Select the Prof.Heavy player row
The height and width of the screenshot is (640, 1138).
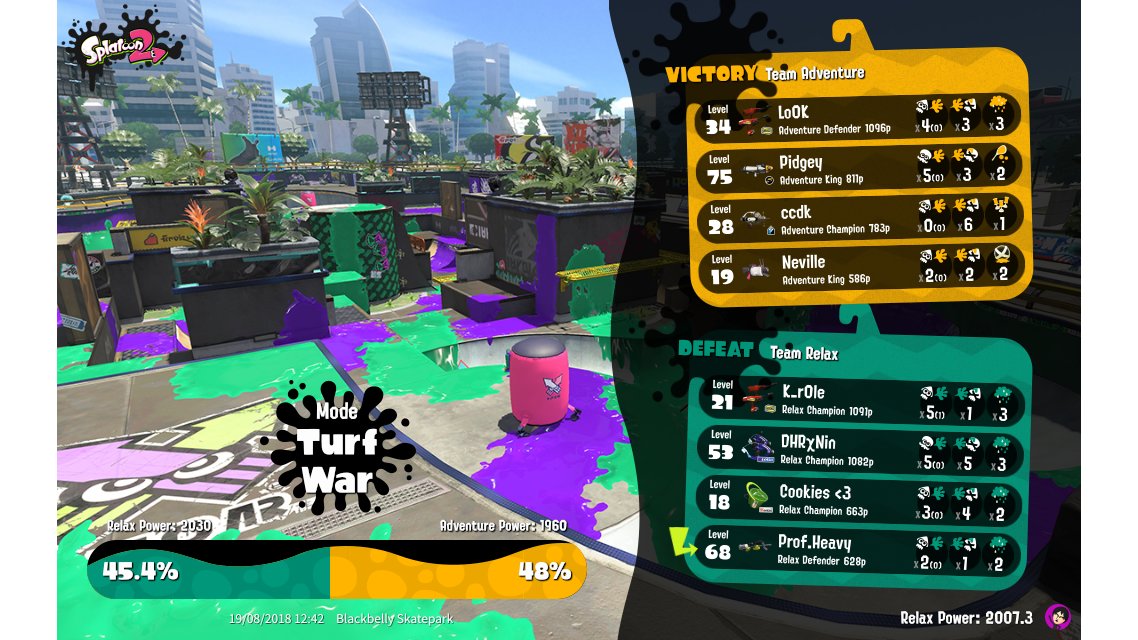click(862, 550)
